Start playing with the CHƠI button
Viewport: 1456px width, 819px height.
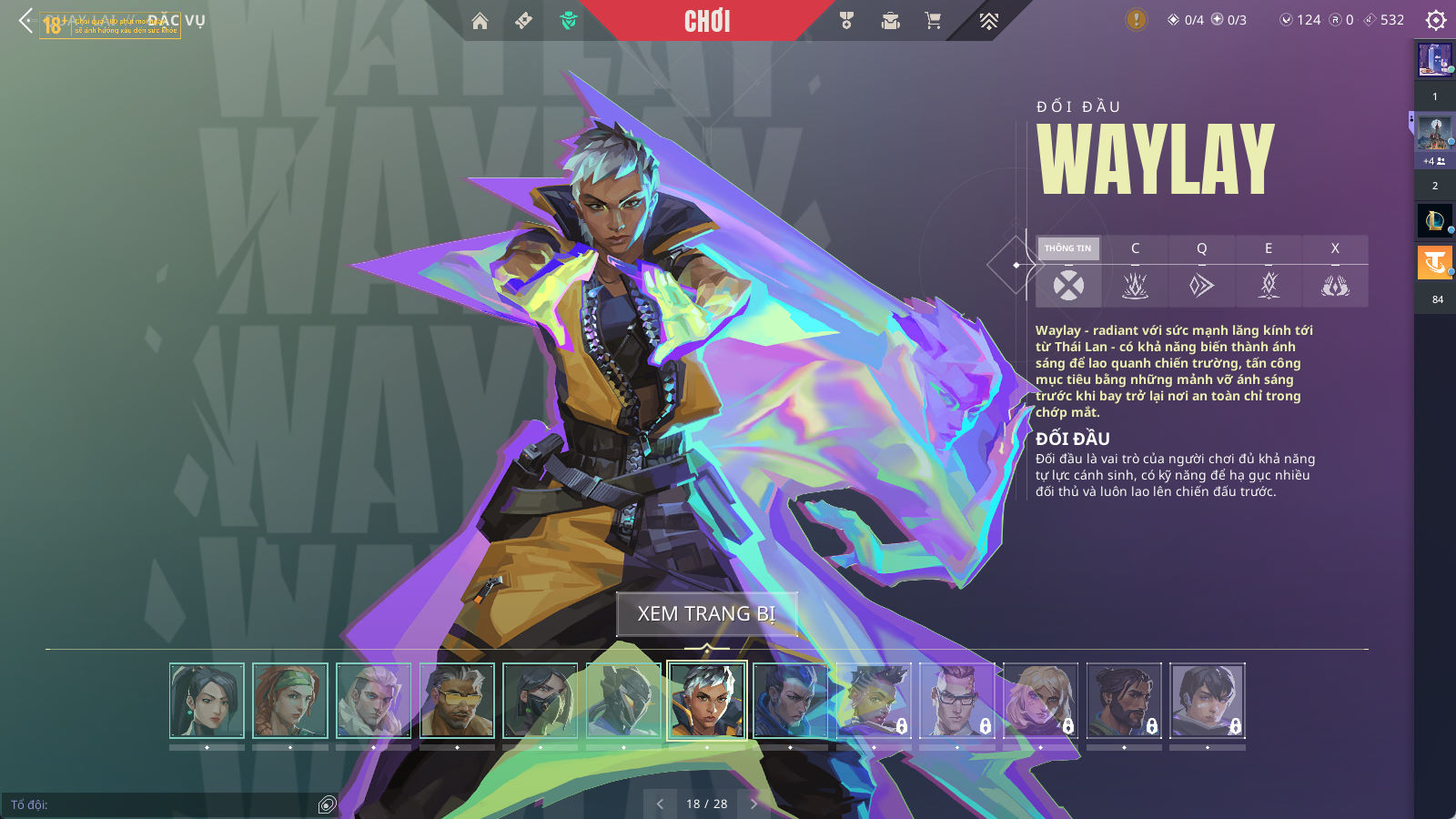707,21
